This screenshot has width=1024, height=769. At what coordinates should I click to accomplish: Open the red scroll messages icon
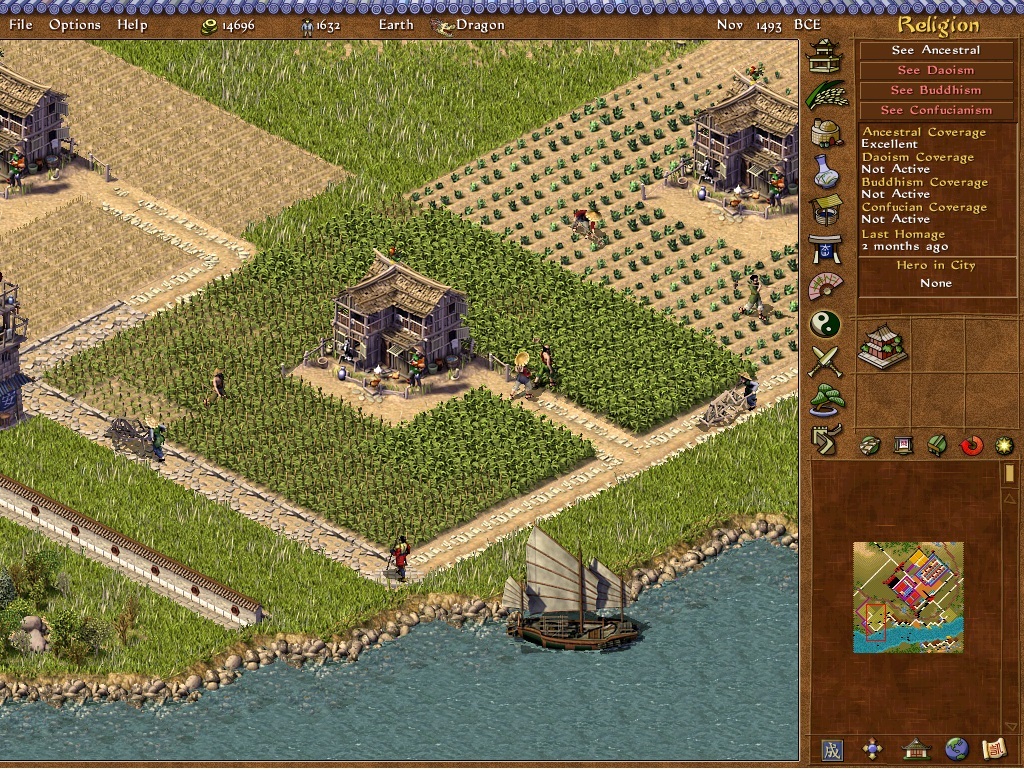point(993,748)
